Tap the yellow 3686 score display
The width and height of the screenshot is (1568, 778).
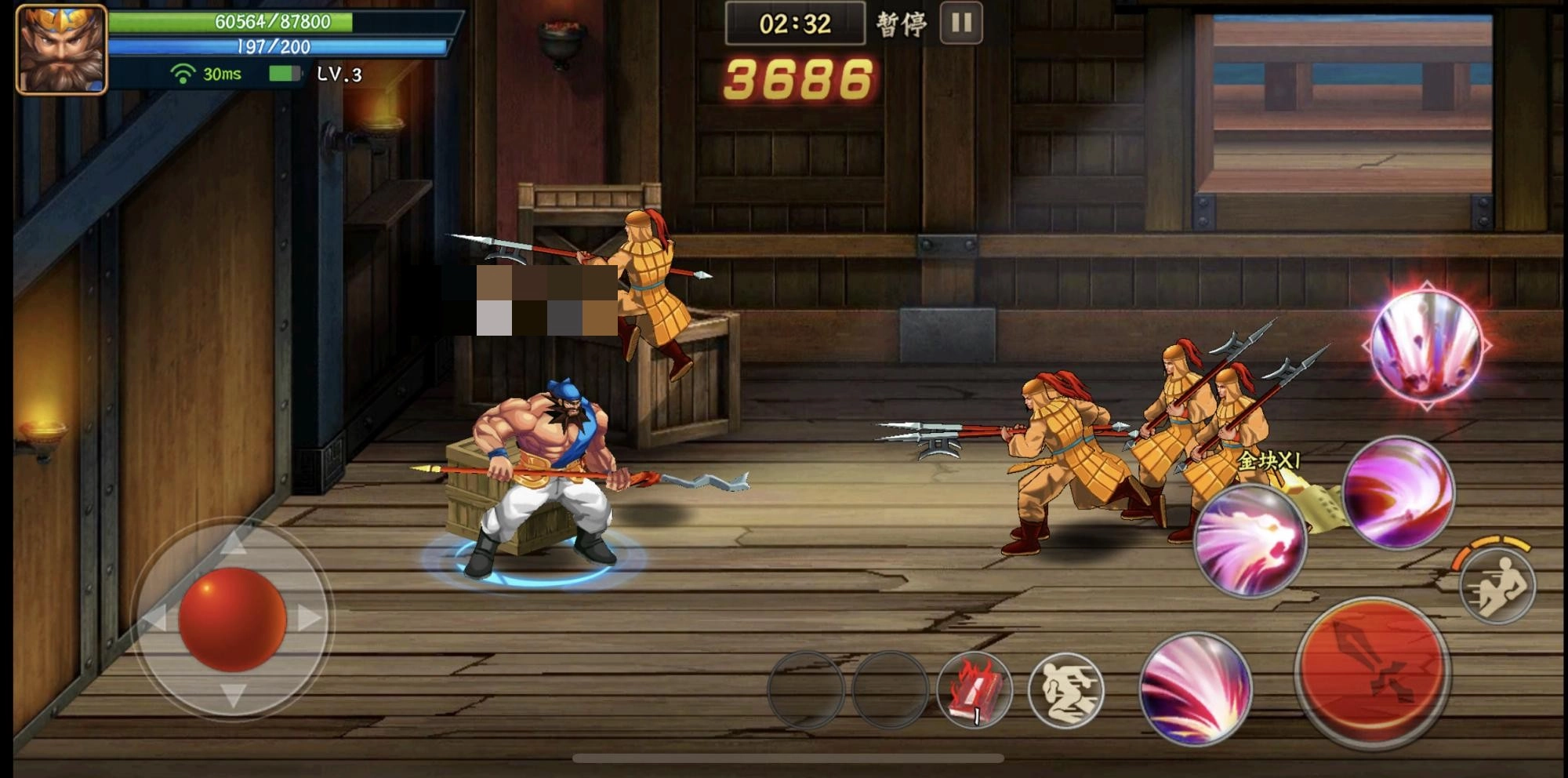click(800, 78)
